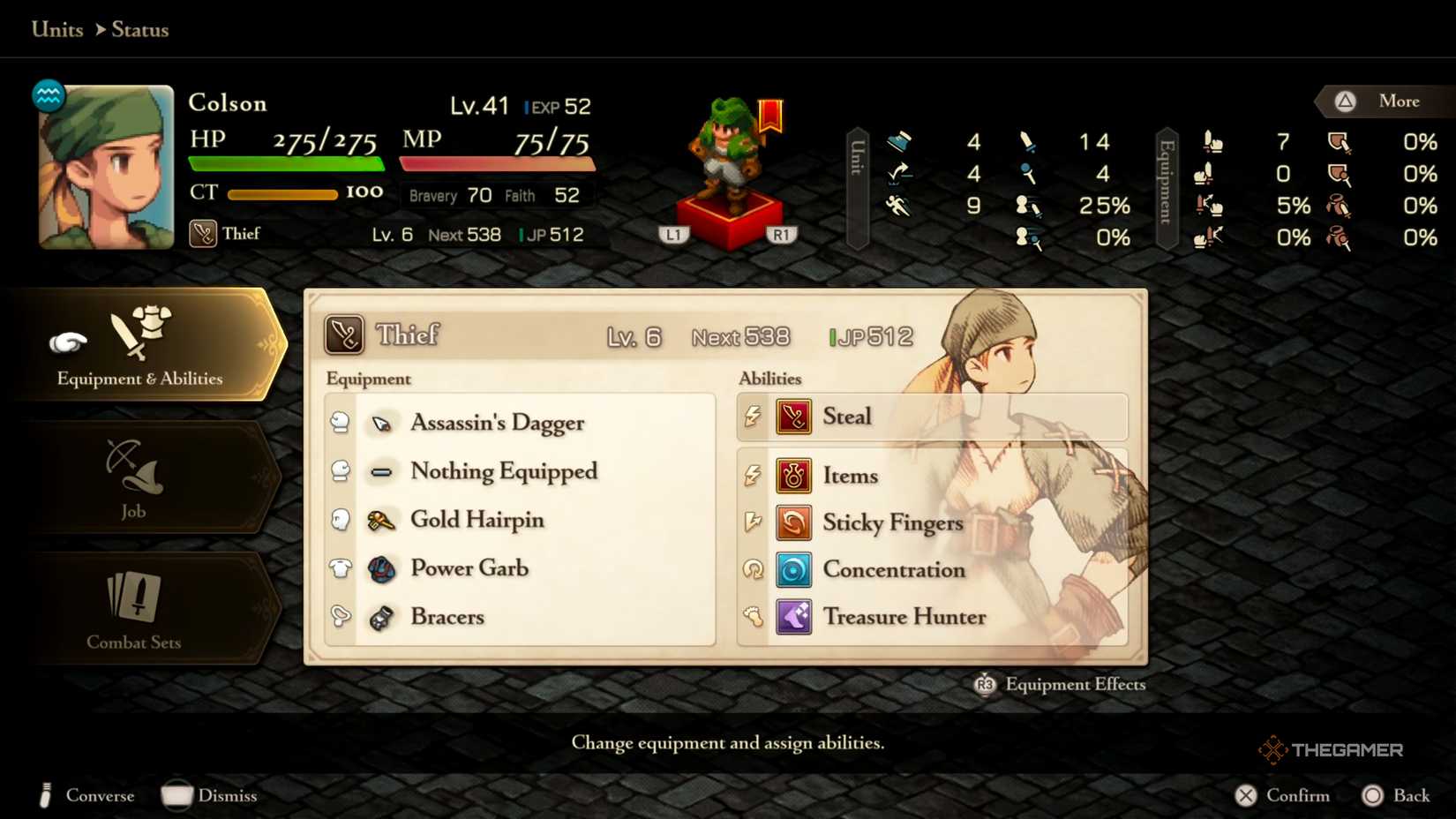Select Units in the breadcrumb header

click(x=56, y=29)
